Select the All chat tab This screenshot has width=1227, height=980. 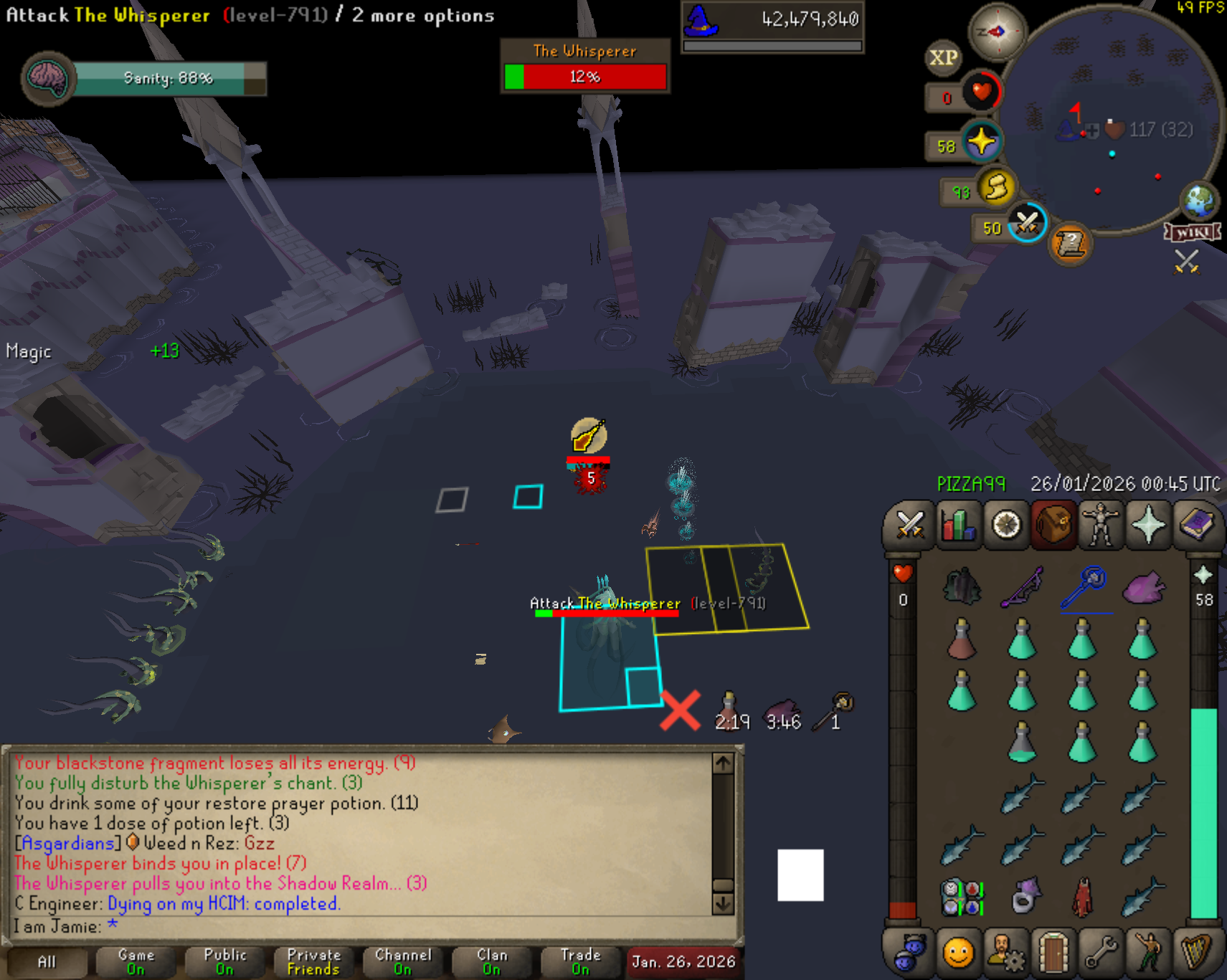coord(47,961)
